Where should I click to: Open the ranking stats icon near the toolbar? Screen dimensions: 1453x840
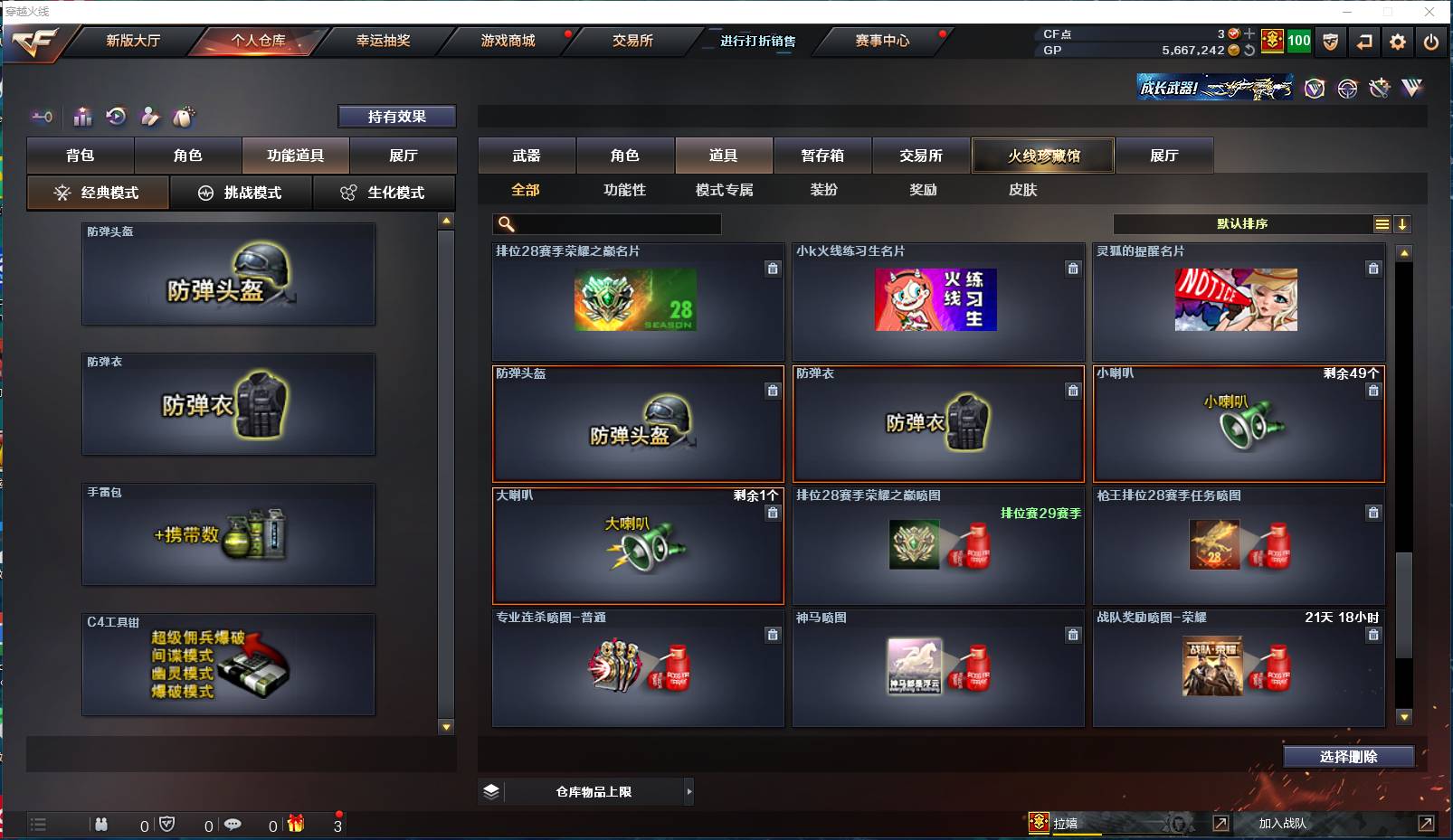[82, 117]
